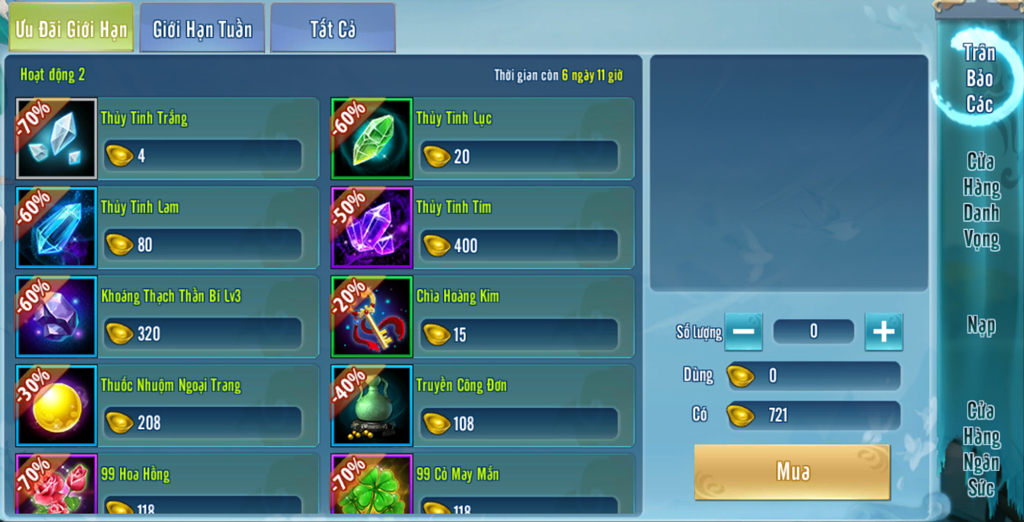Open the Nạp recharge menu

[981, 325]
